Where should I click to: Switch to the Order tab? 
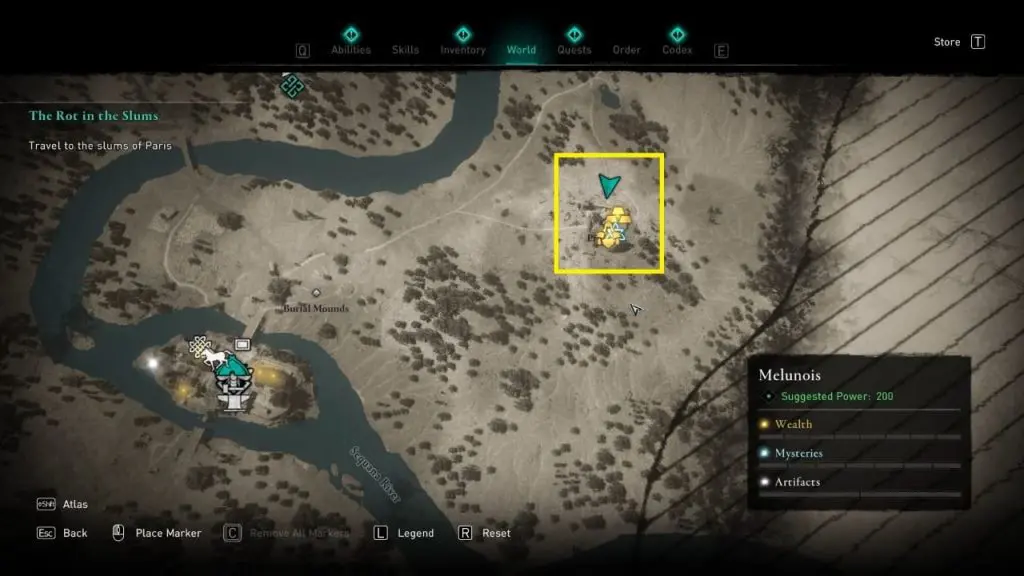pyautogui.click(x=626, y=49)
